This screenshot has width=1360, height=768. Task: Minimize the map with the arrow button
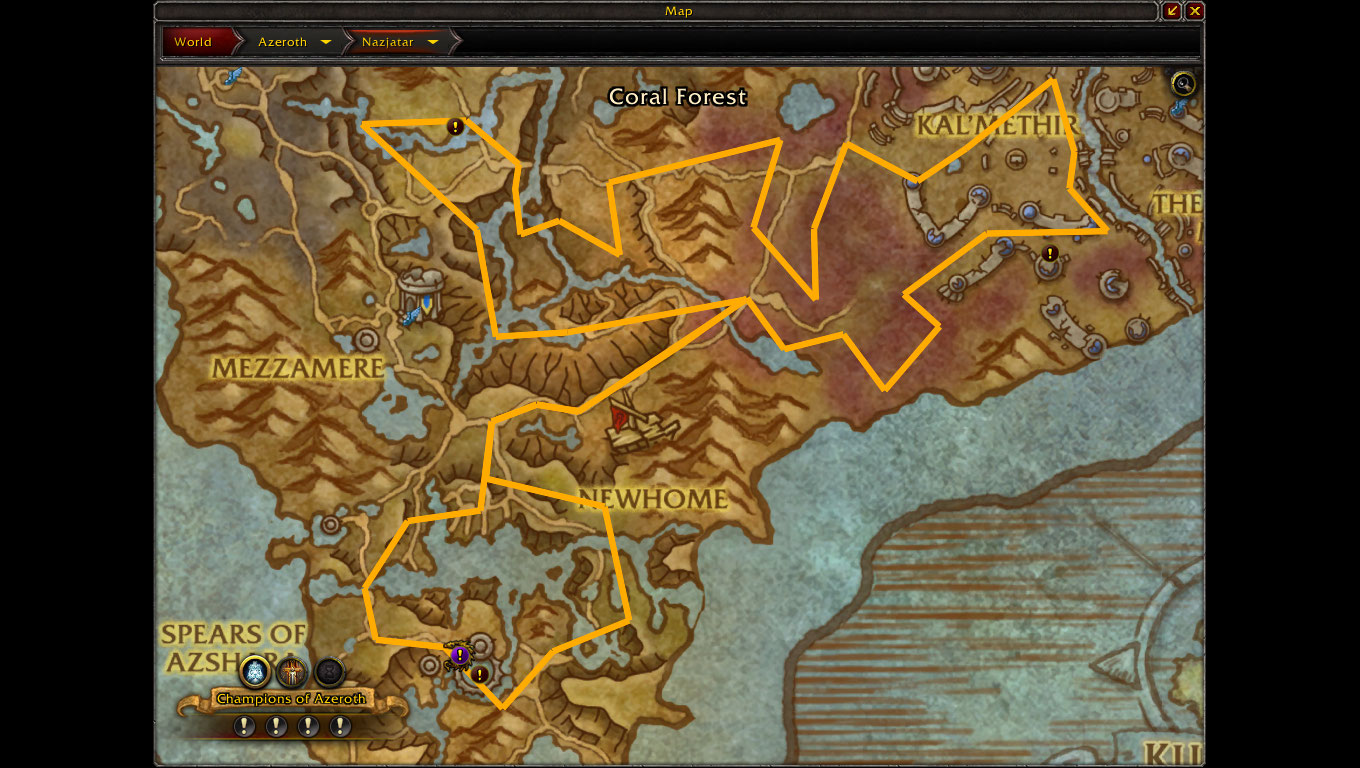coord(1173,11)
